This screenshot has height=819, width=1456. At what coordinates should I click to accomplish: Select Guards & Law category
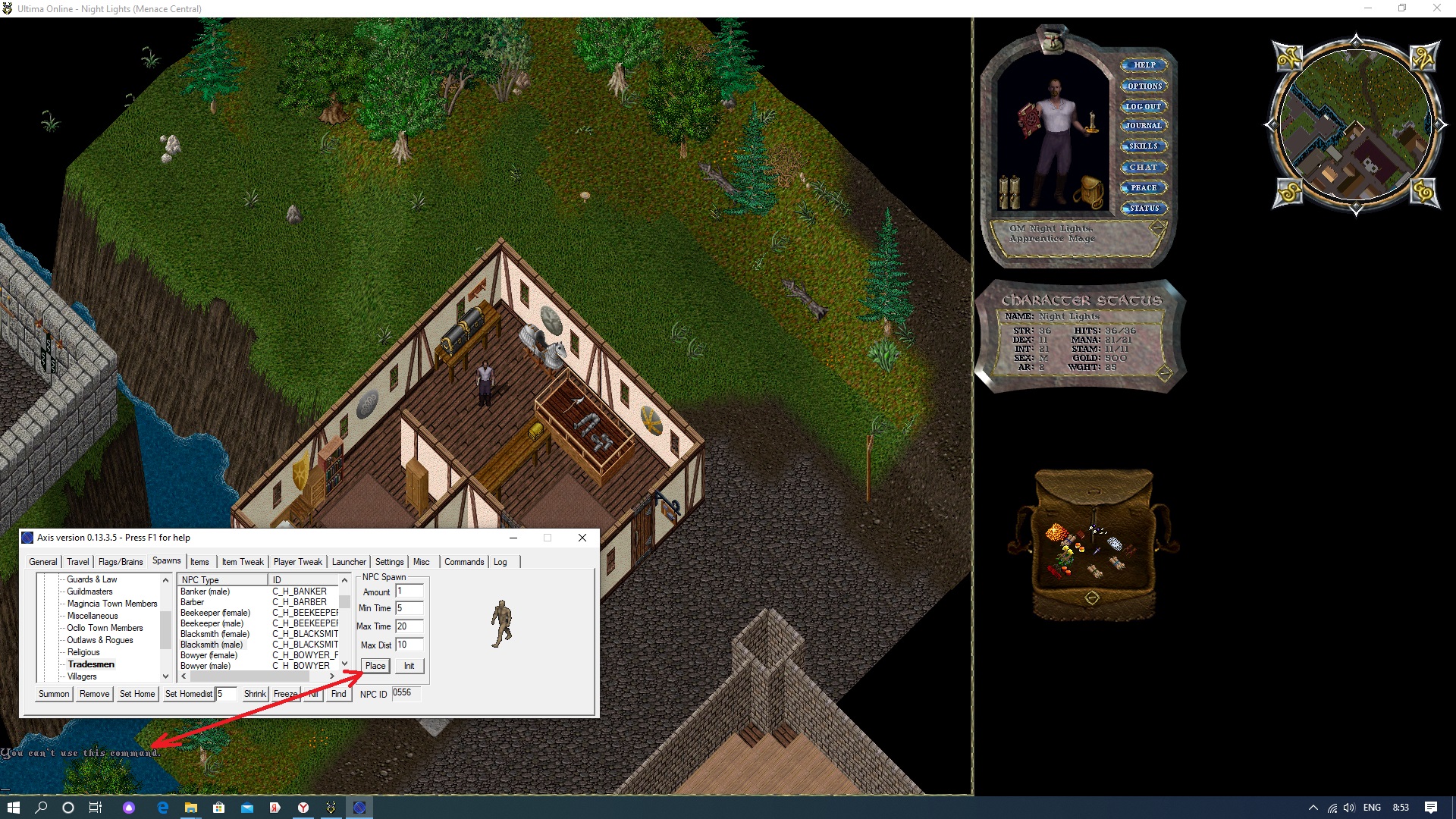pos(92,579)
